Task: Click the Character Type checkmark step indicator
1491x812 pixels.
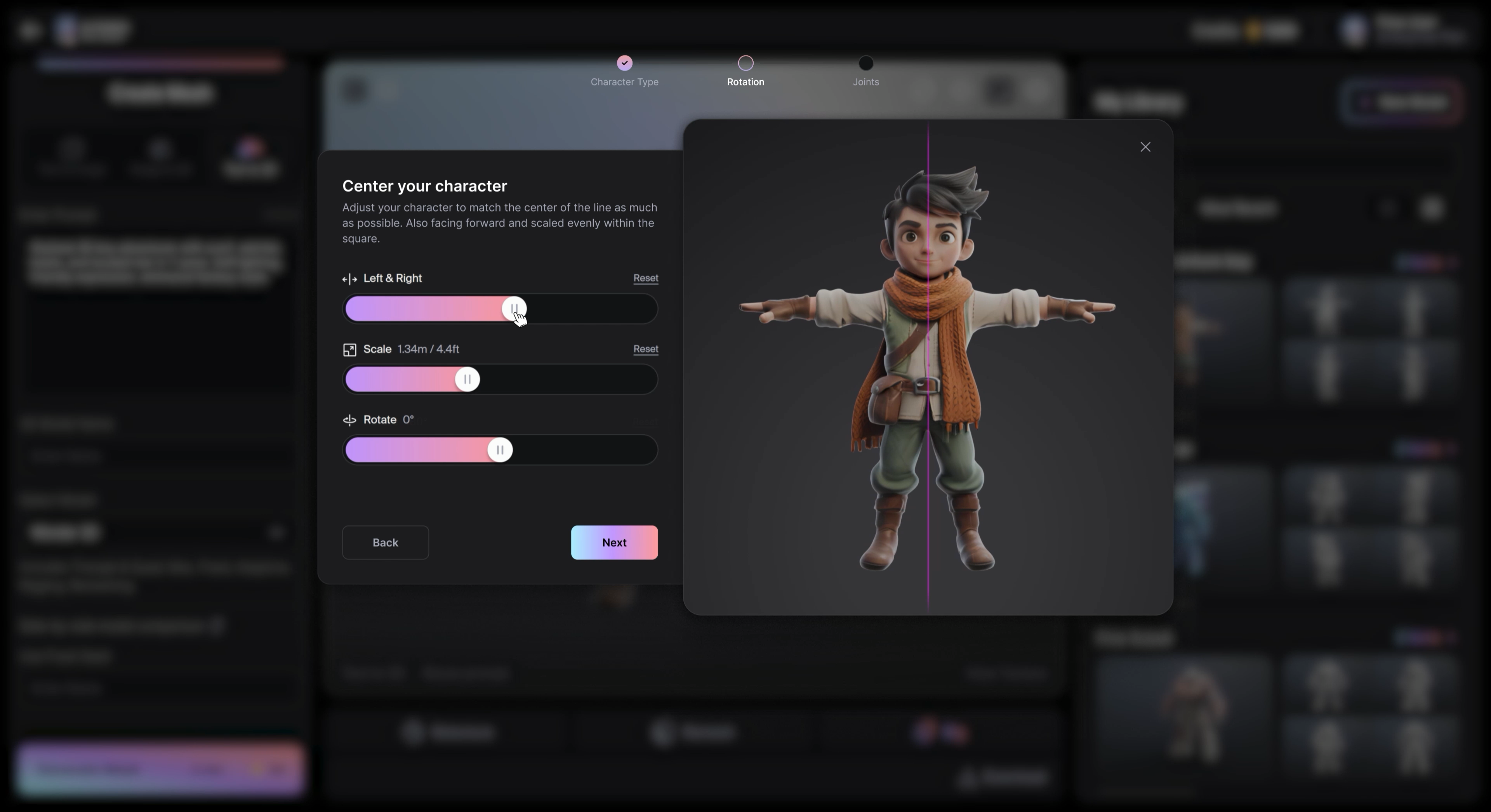Action: [624, 62]
